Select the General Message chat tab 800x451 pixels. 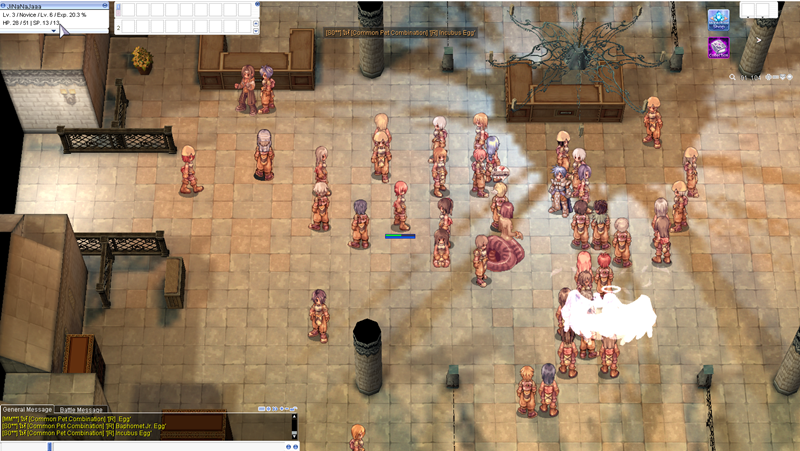click(x=27, y=410)
